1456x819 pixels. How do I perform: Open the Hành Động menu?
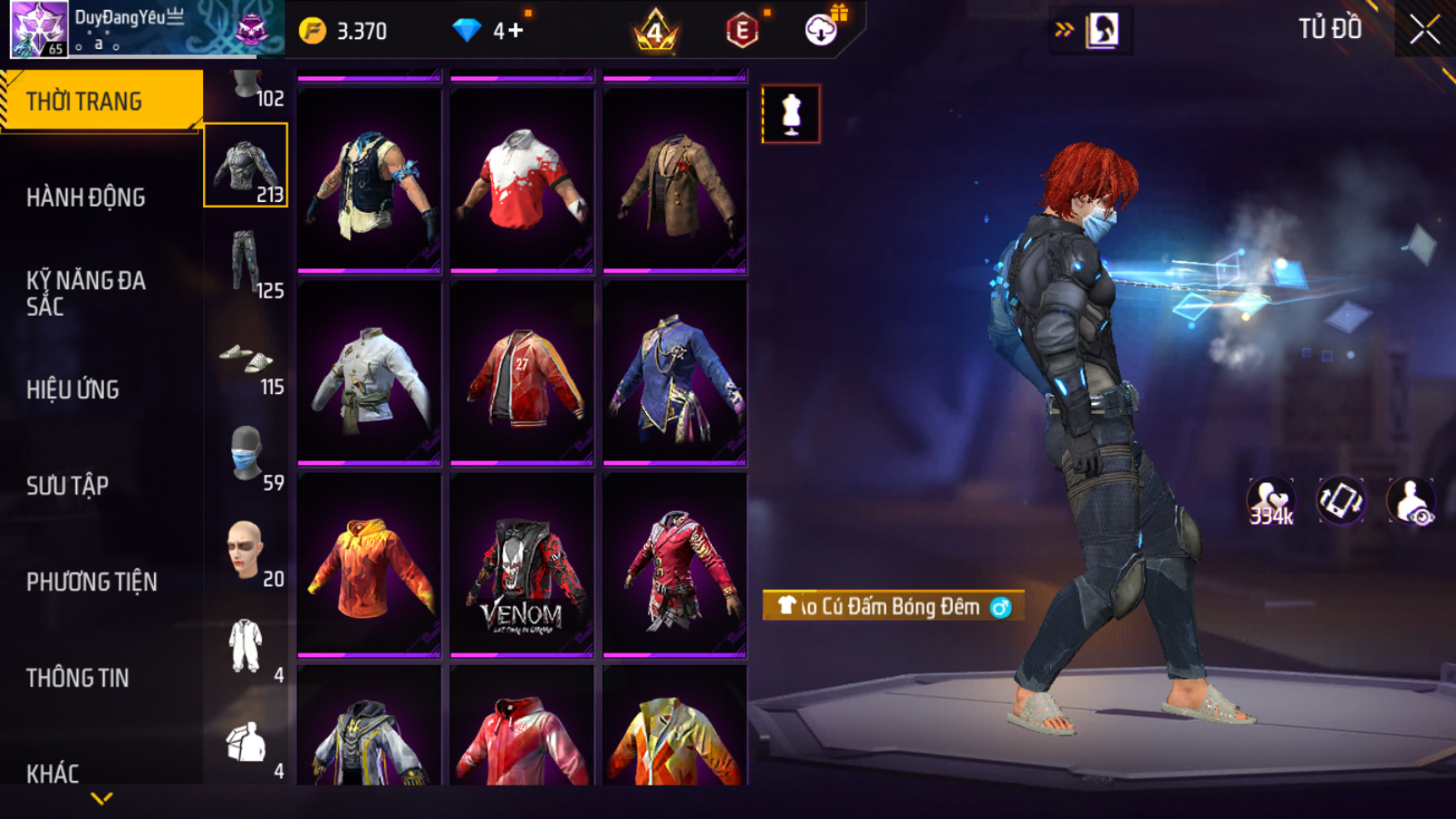[86, 198]
